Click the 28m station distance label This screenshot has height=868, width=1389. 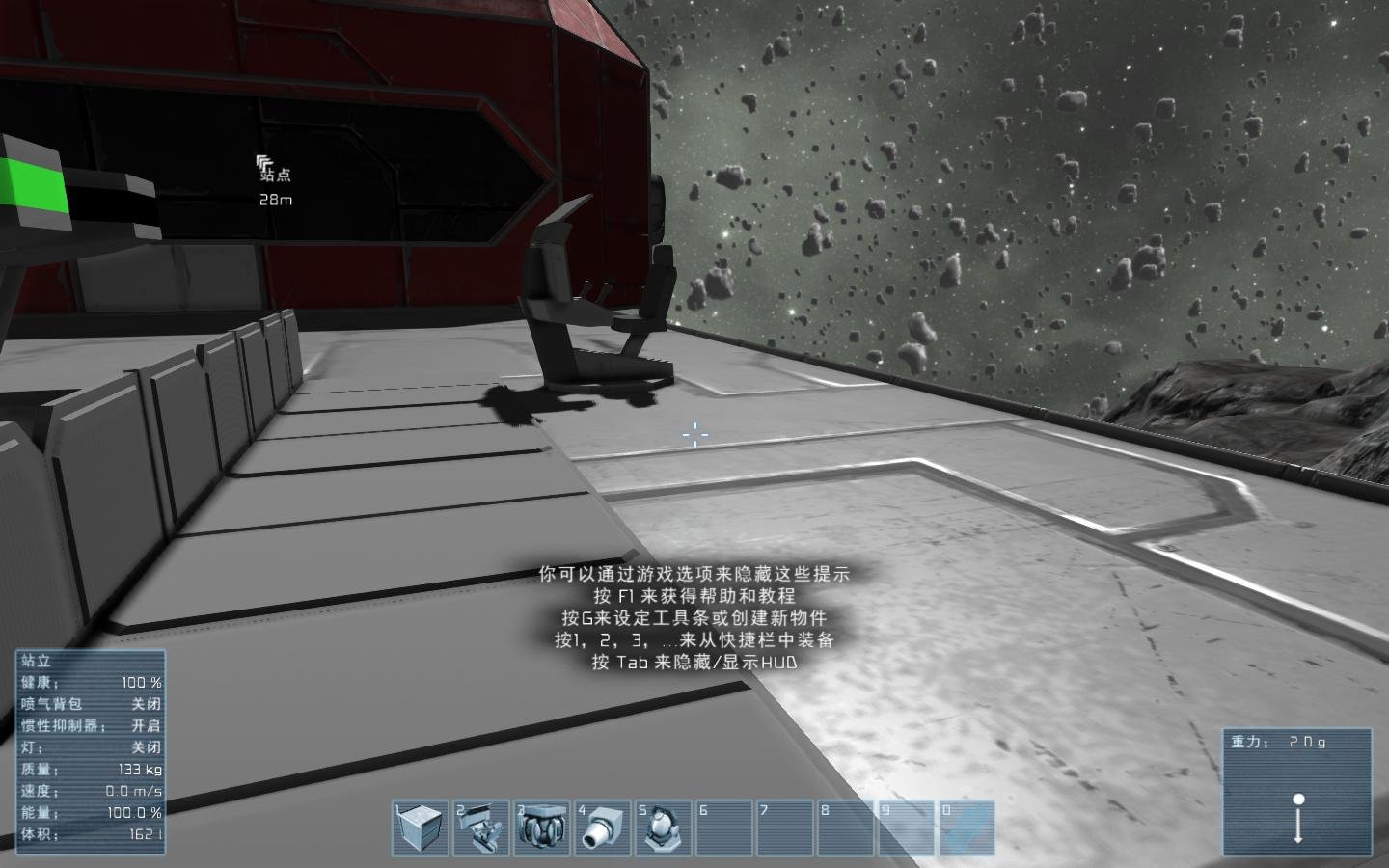(274, 202)
